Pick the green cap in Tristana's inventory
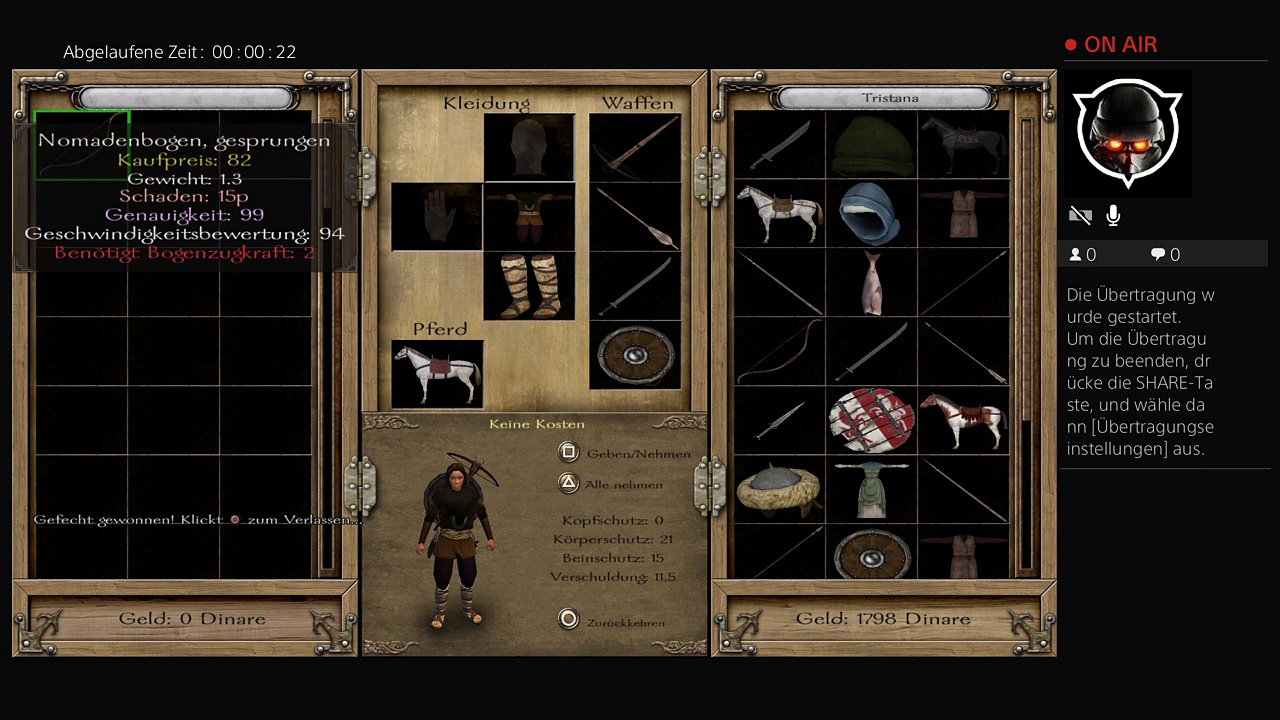Screen dimensions: 1280x720 (871, 144)
